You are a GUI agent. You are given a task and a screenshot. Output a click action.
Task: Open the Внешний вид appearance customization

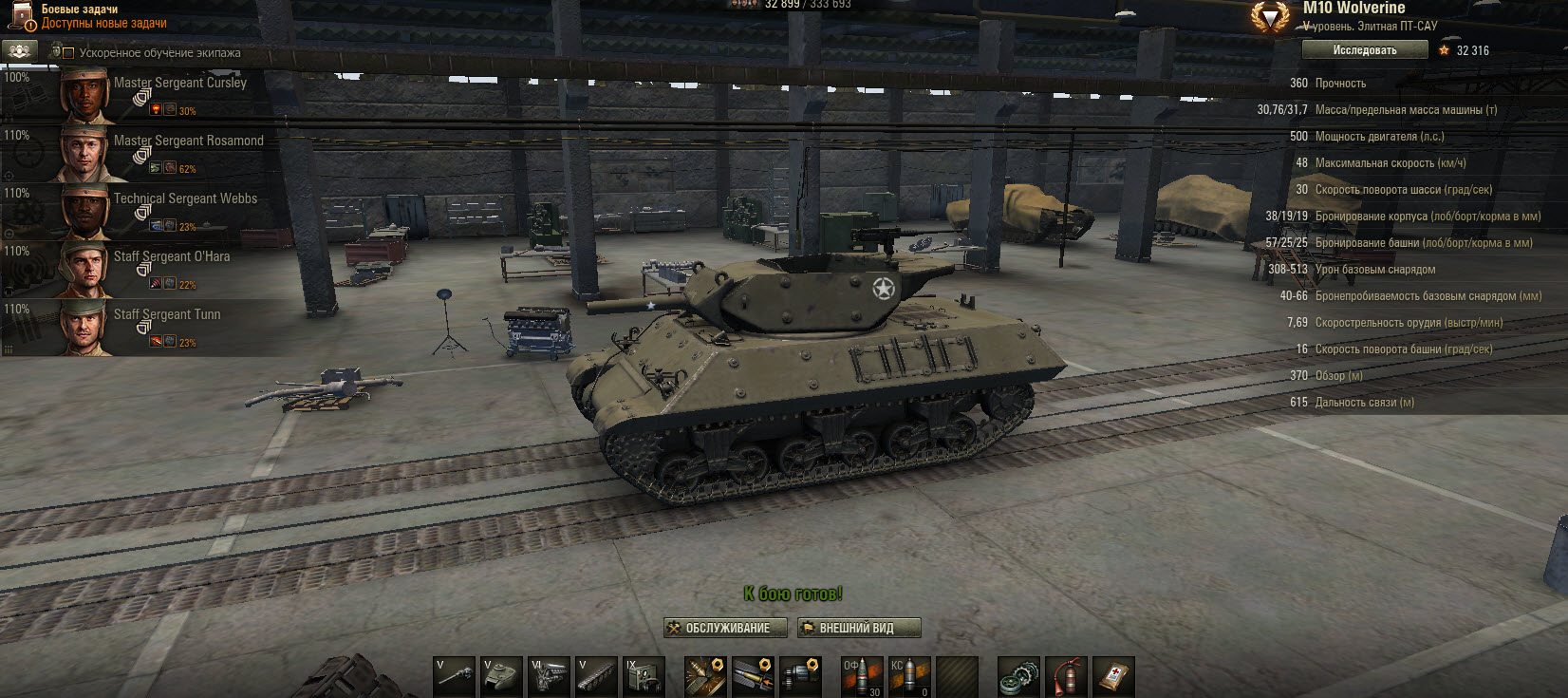(858, 628)
